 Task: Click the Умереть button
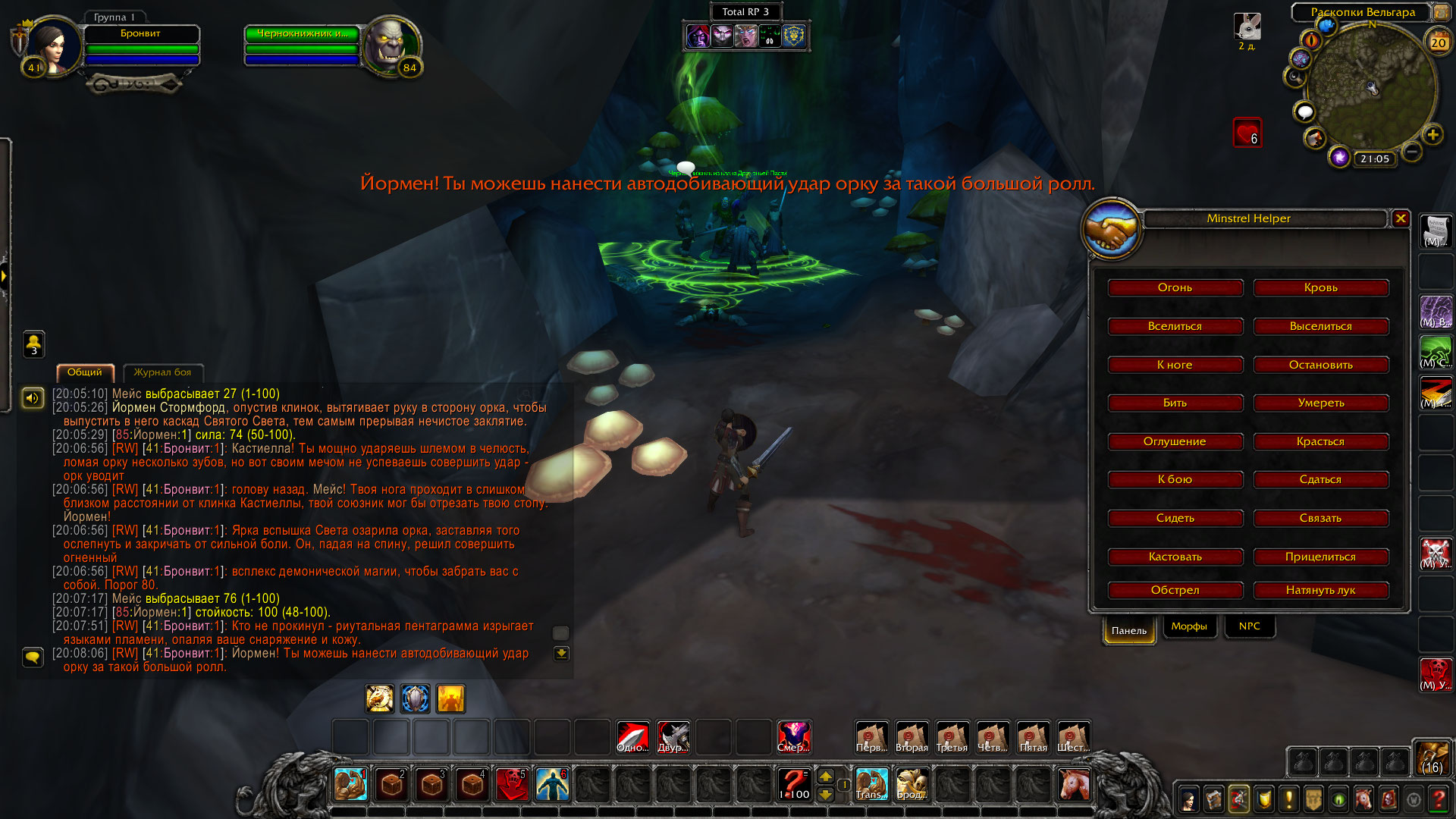point(1320,403)
